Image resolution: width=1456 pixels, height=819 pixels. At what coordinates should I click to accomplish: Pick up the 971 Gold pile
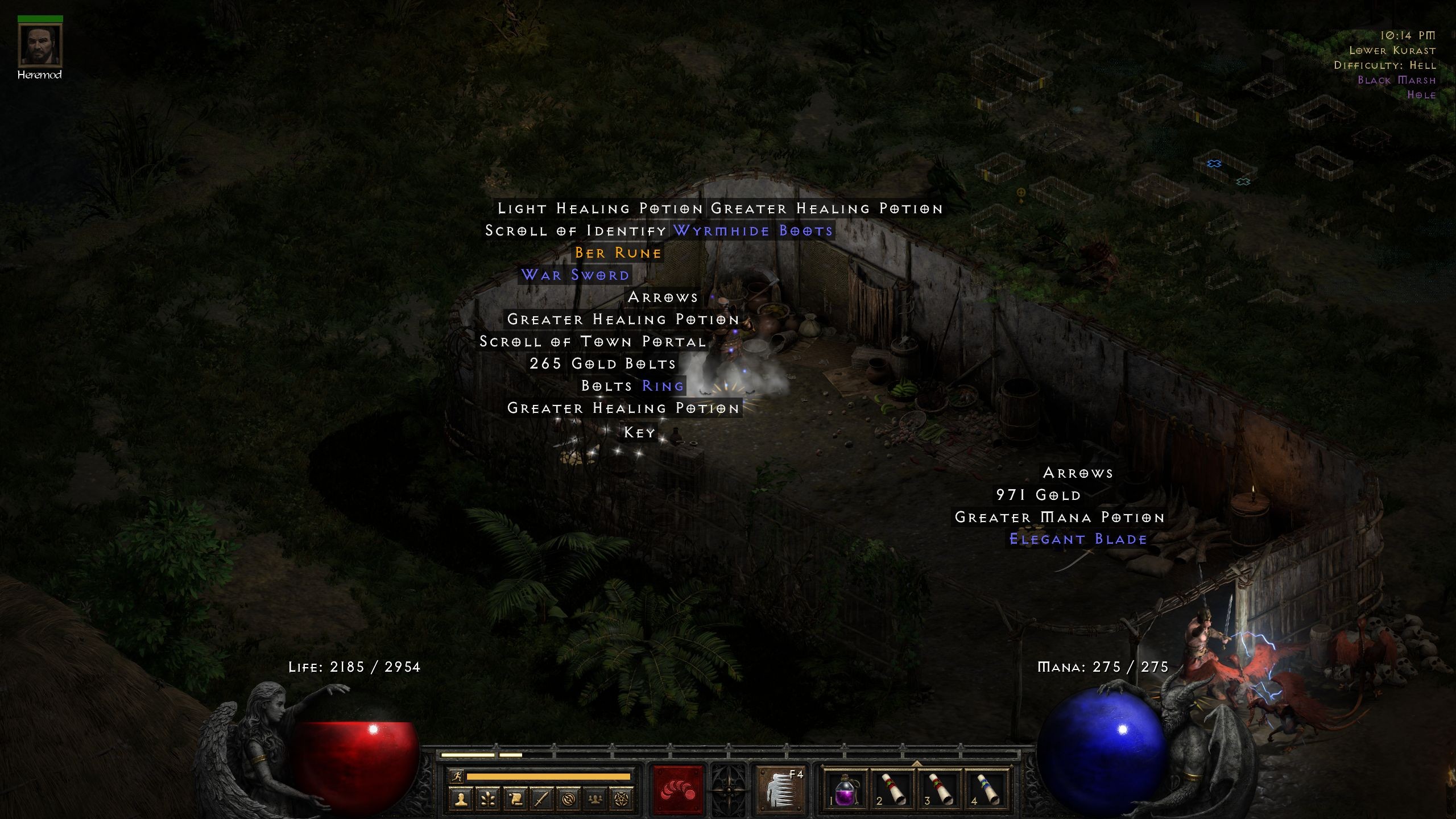1039,495
